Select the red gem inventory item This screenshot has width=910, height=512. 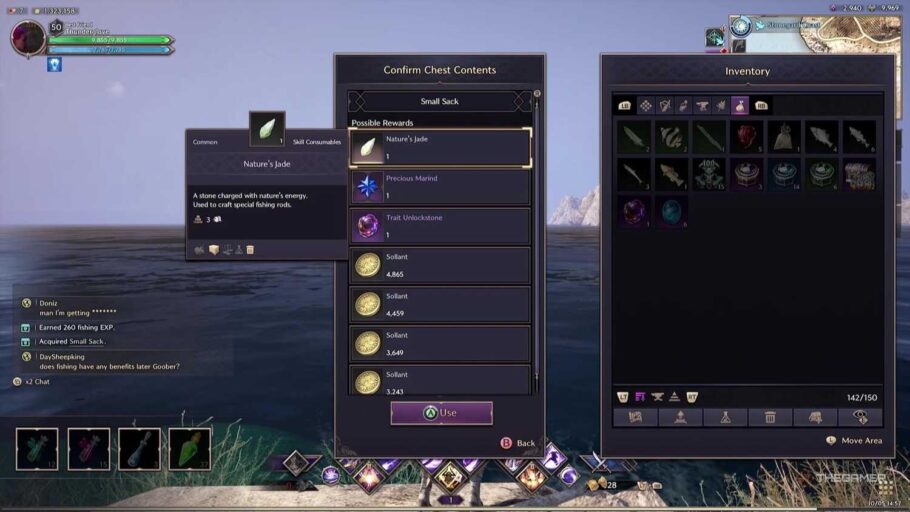point(746,137)
